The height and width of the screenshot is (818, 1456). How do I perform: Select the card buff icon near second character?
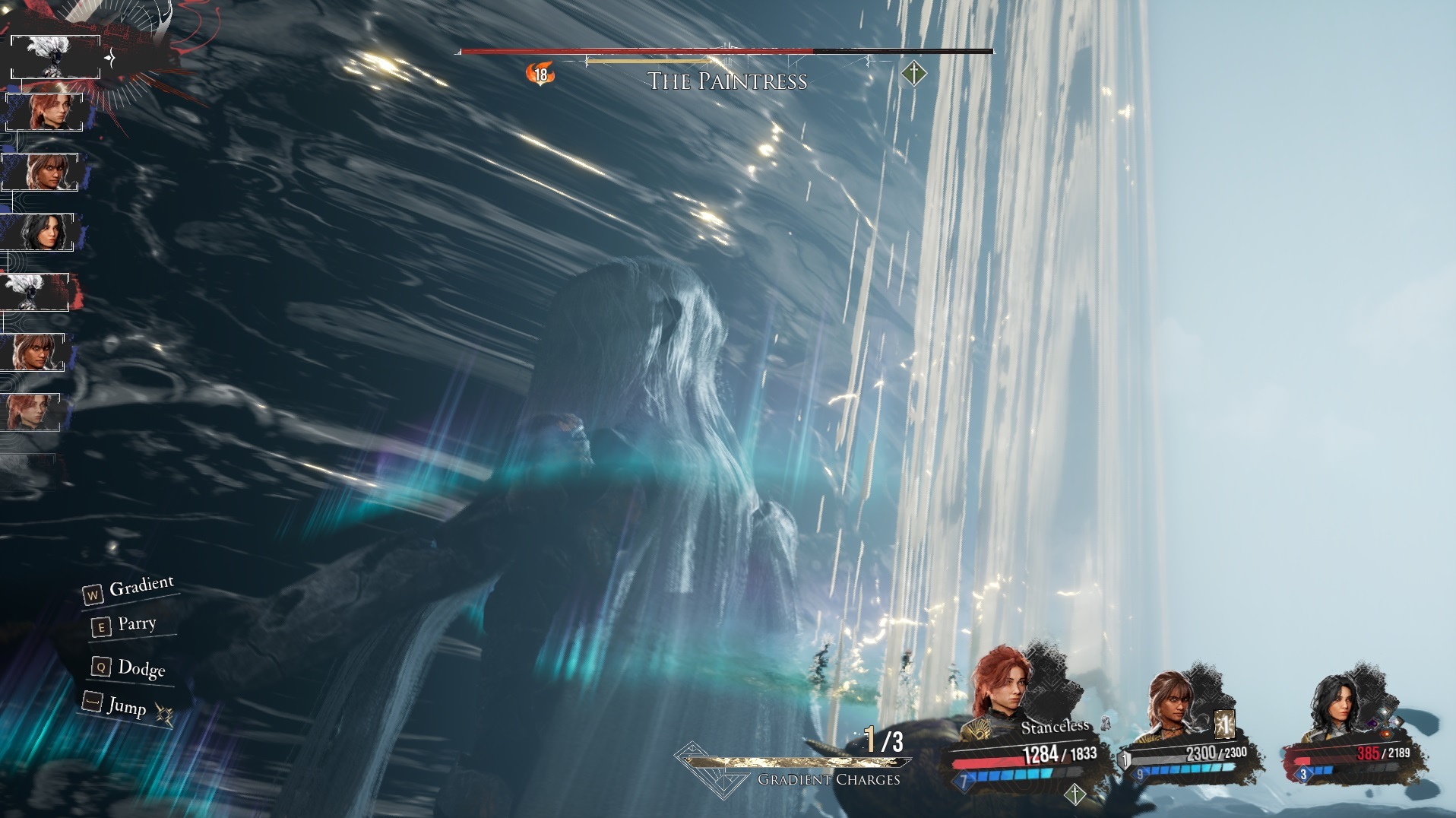pos(1224,726)
